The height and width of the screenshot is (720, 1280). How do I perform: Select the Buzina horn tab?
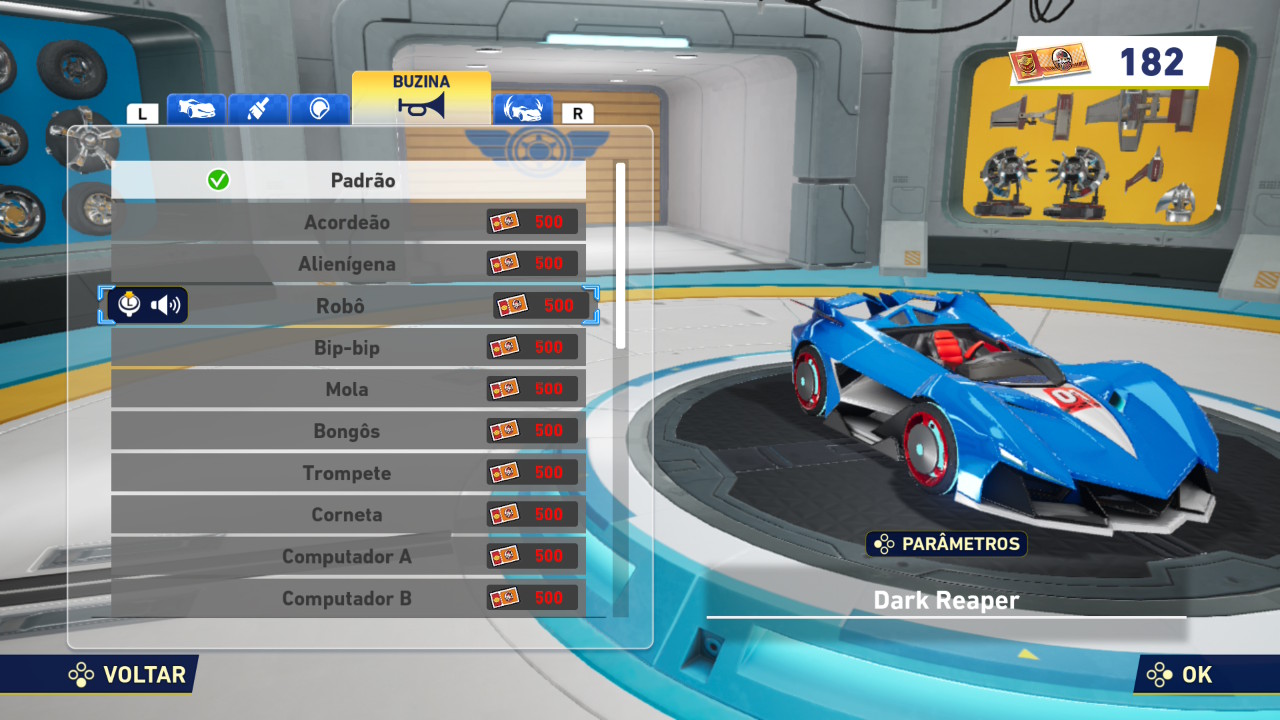point(421,97)
